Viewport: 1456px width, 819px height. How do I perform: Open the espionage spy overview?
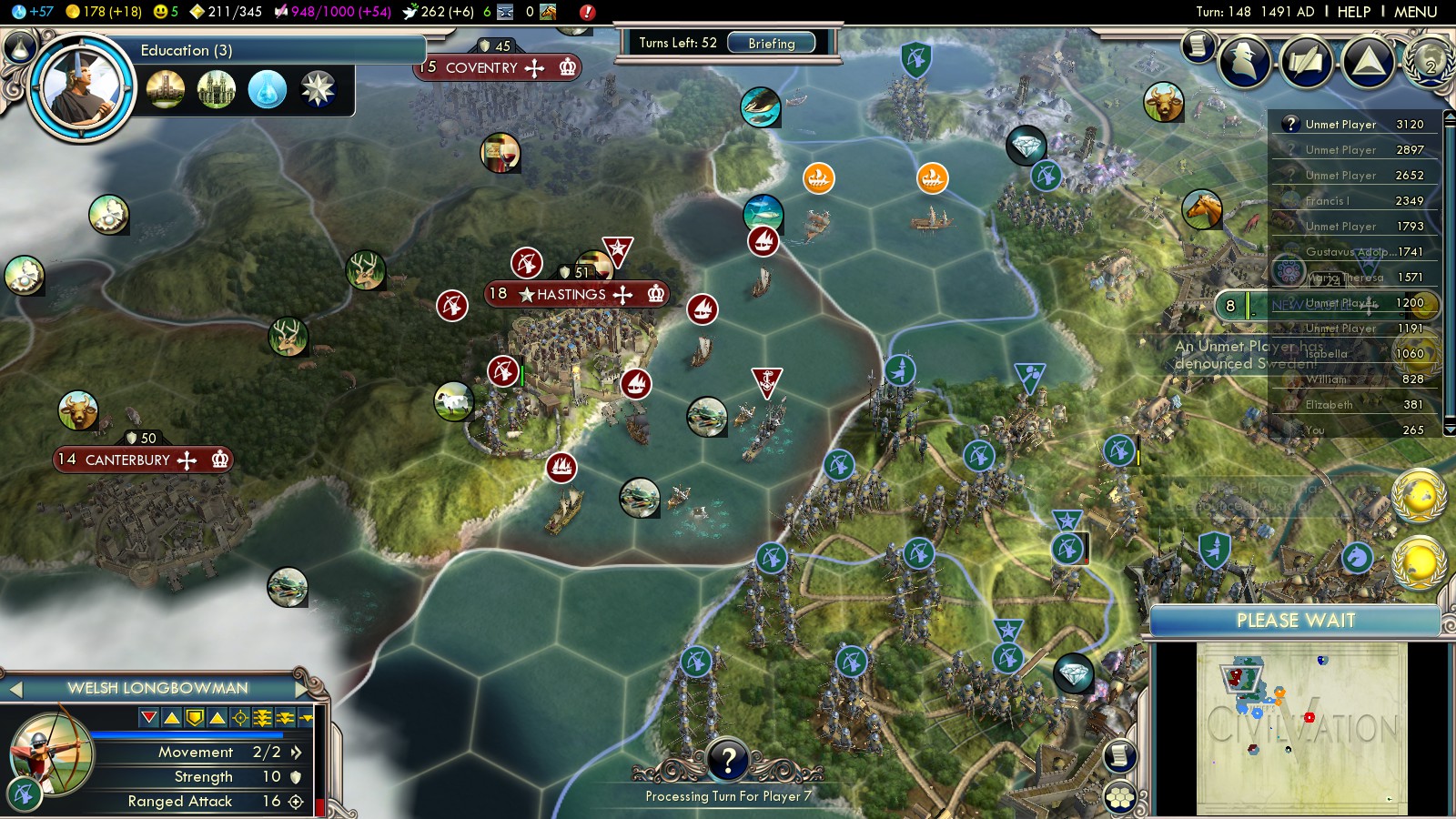[x=1245, y=60]
